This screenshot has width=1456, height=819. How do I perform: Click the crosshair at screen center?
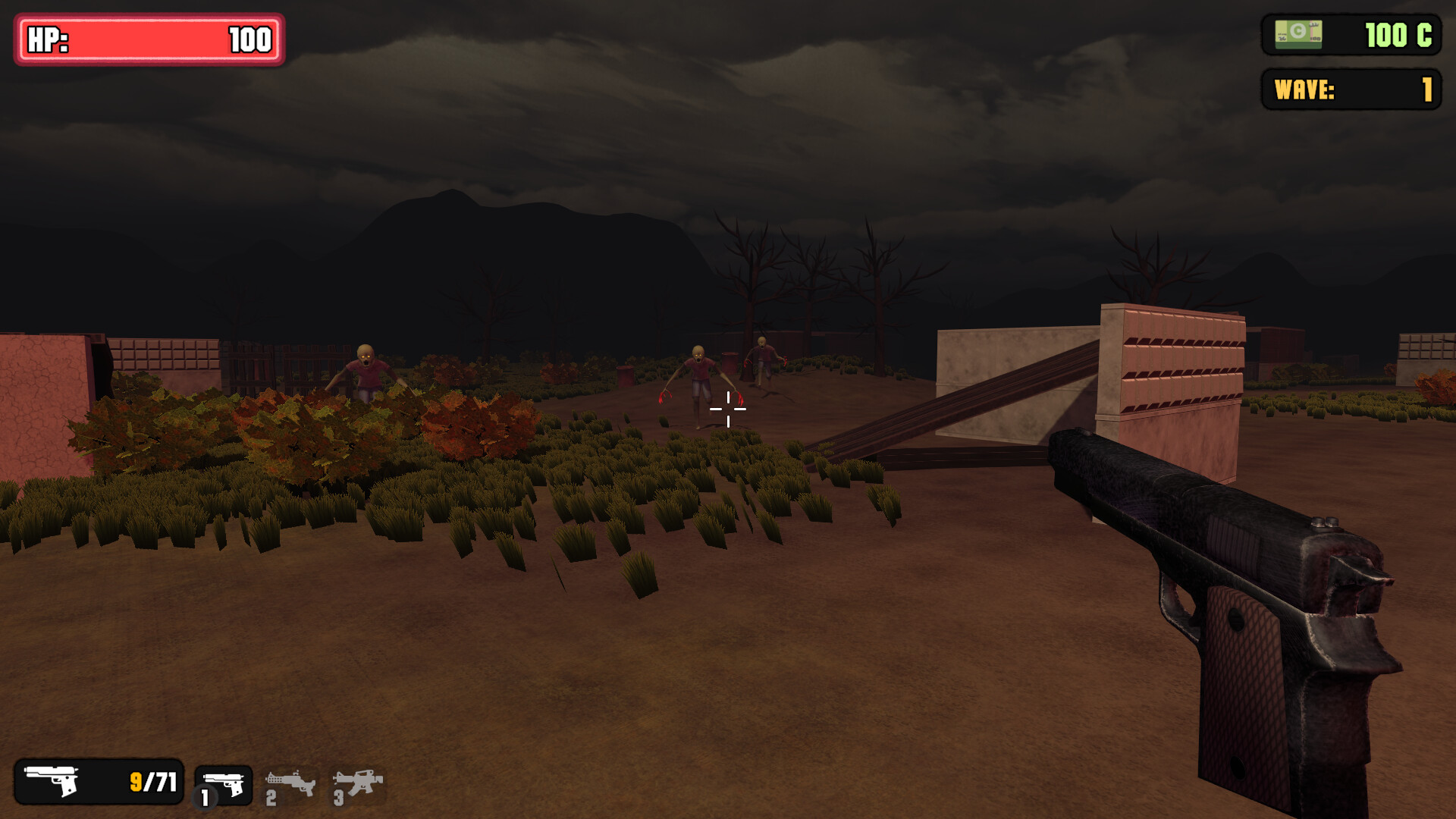click(728, 409)
